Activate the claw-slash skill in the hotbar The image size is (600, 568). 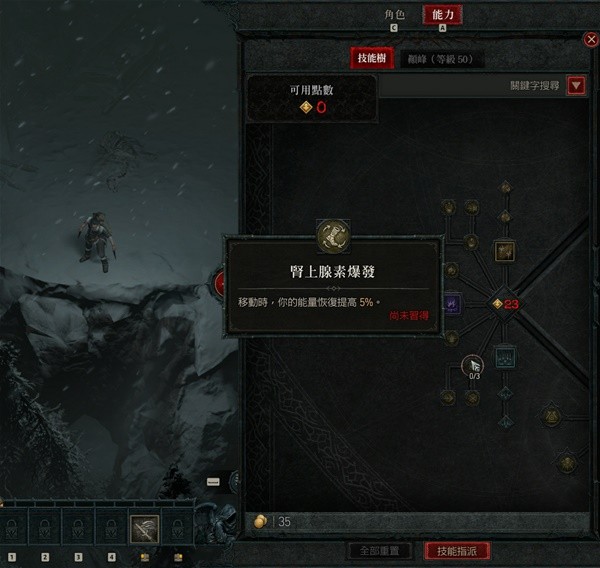tap(144, 528)
